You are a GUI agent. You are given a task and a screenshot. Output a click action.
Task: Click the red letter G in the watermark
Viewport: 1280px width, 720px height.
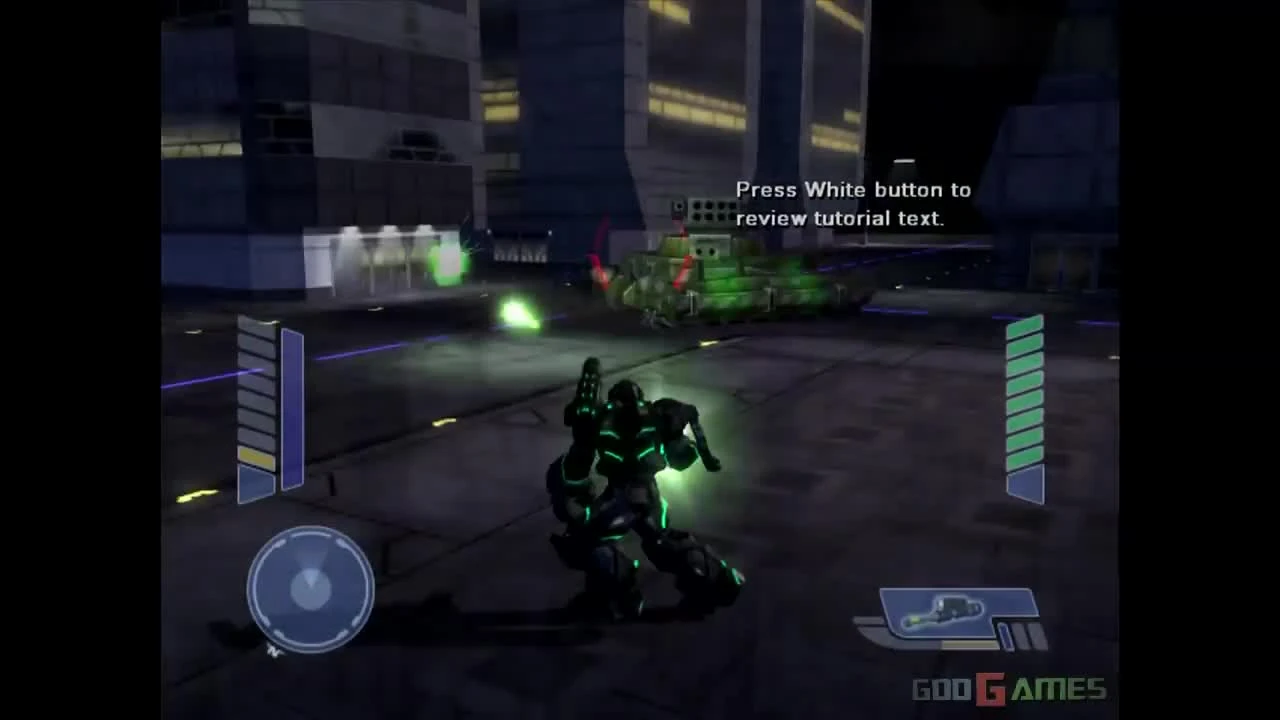point(988,688)
